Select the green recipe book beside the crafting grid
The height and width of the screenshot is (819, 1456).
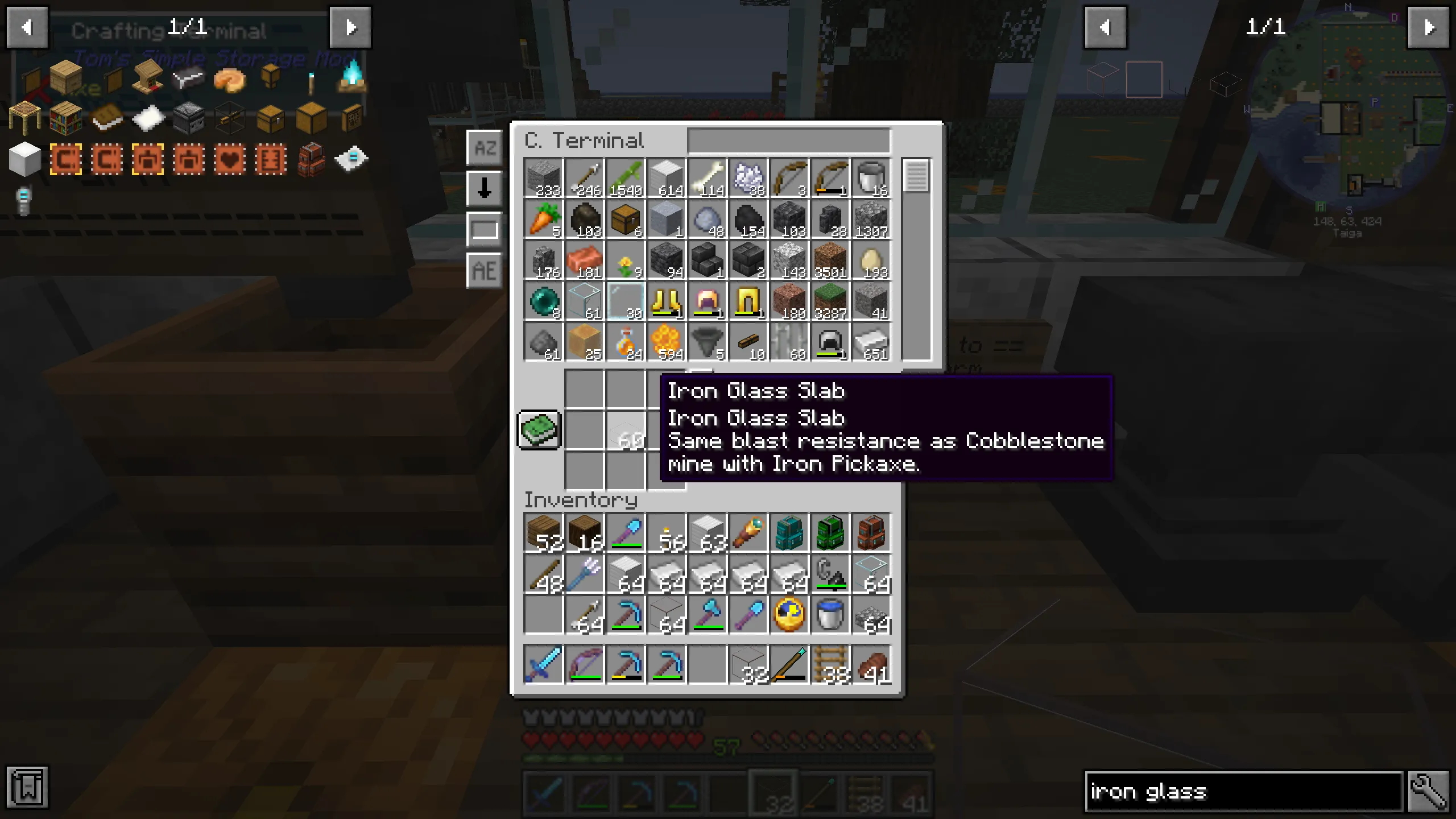tap(539, 431)
